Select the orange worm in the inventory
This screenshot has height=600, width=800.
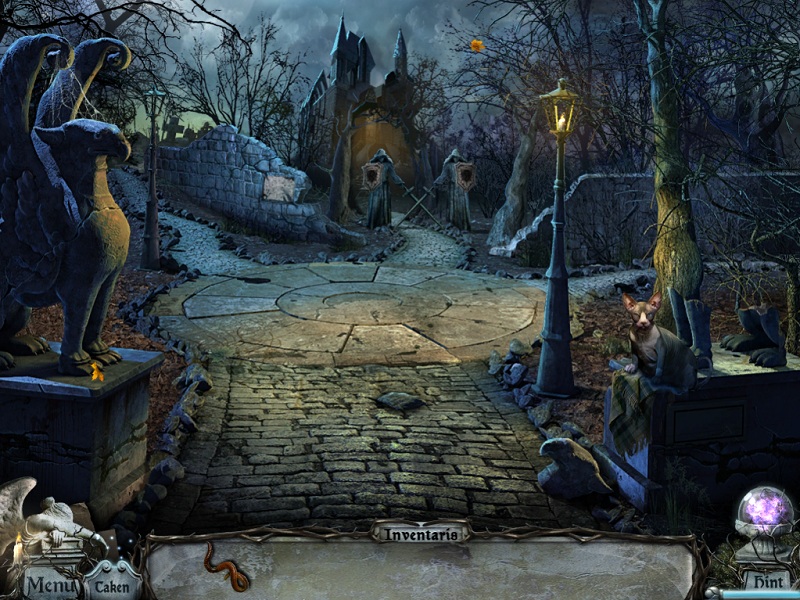tap(226, 567)
